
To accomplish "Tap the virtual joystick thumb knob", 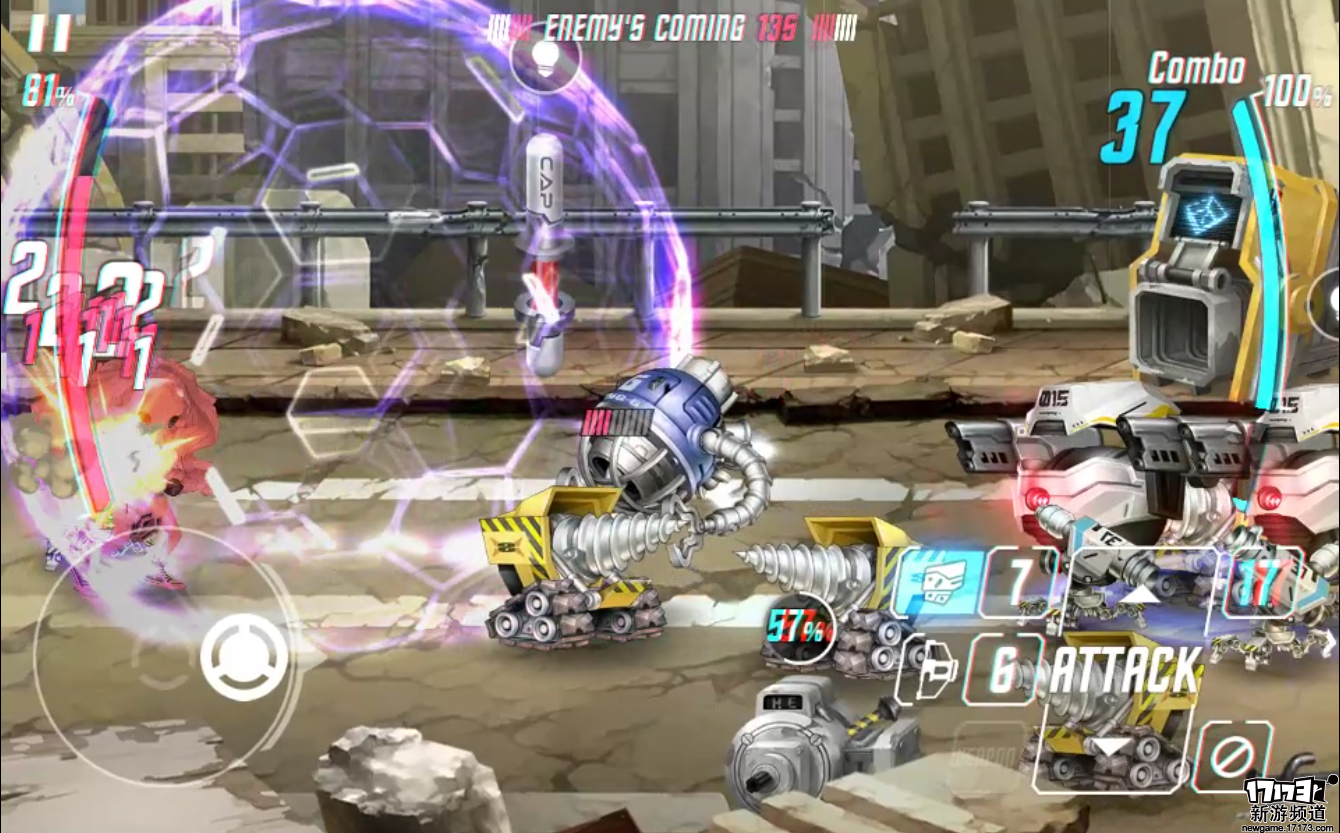I will click(243, 656).
